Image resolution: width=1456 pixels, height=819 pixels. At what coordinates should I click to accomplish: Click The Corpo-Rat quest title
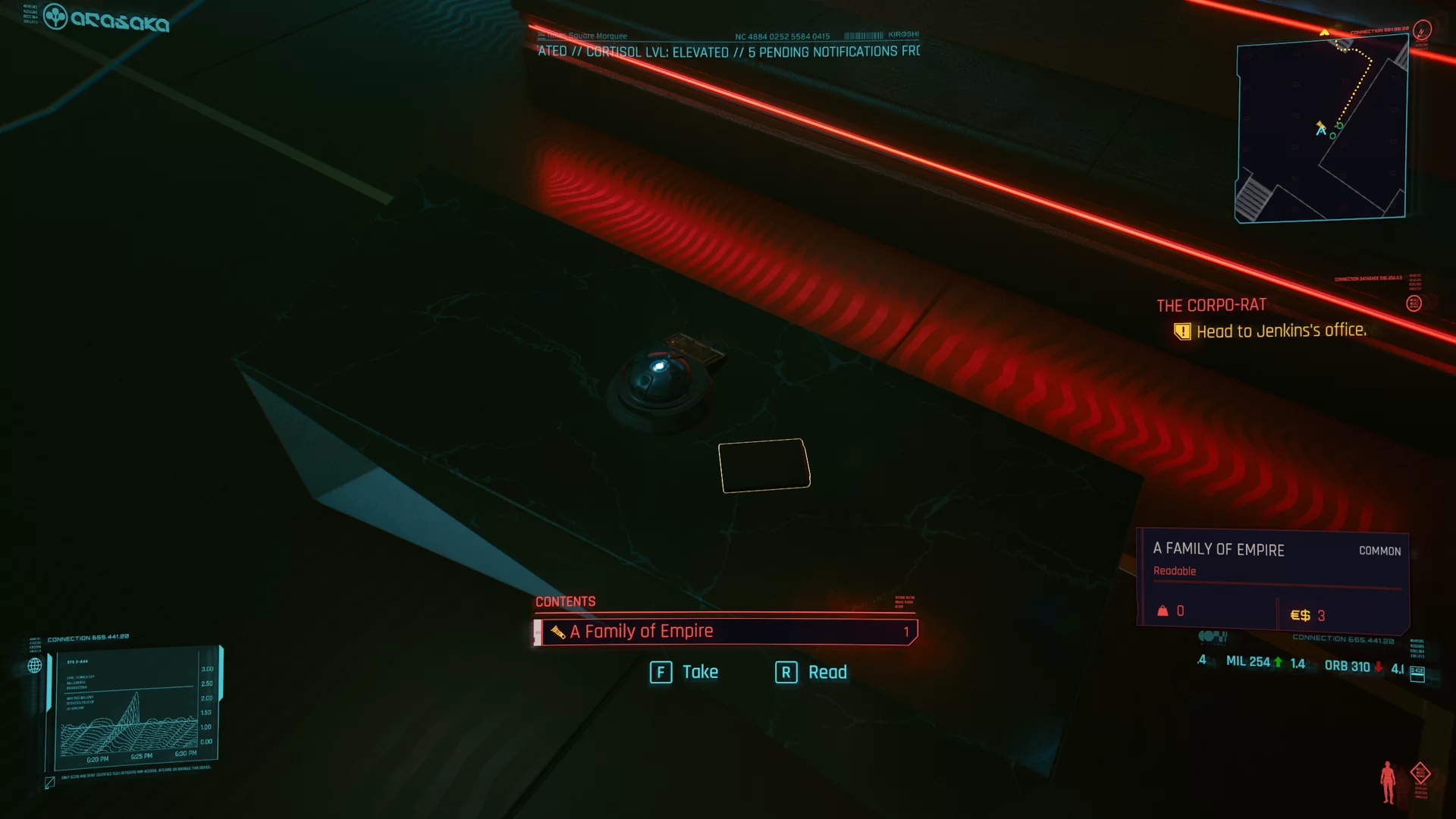click(1211, 305)
